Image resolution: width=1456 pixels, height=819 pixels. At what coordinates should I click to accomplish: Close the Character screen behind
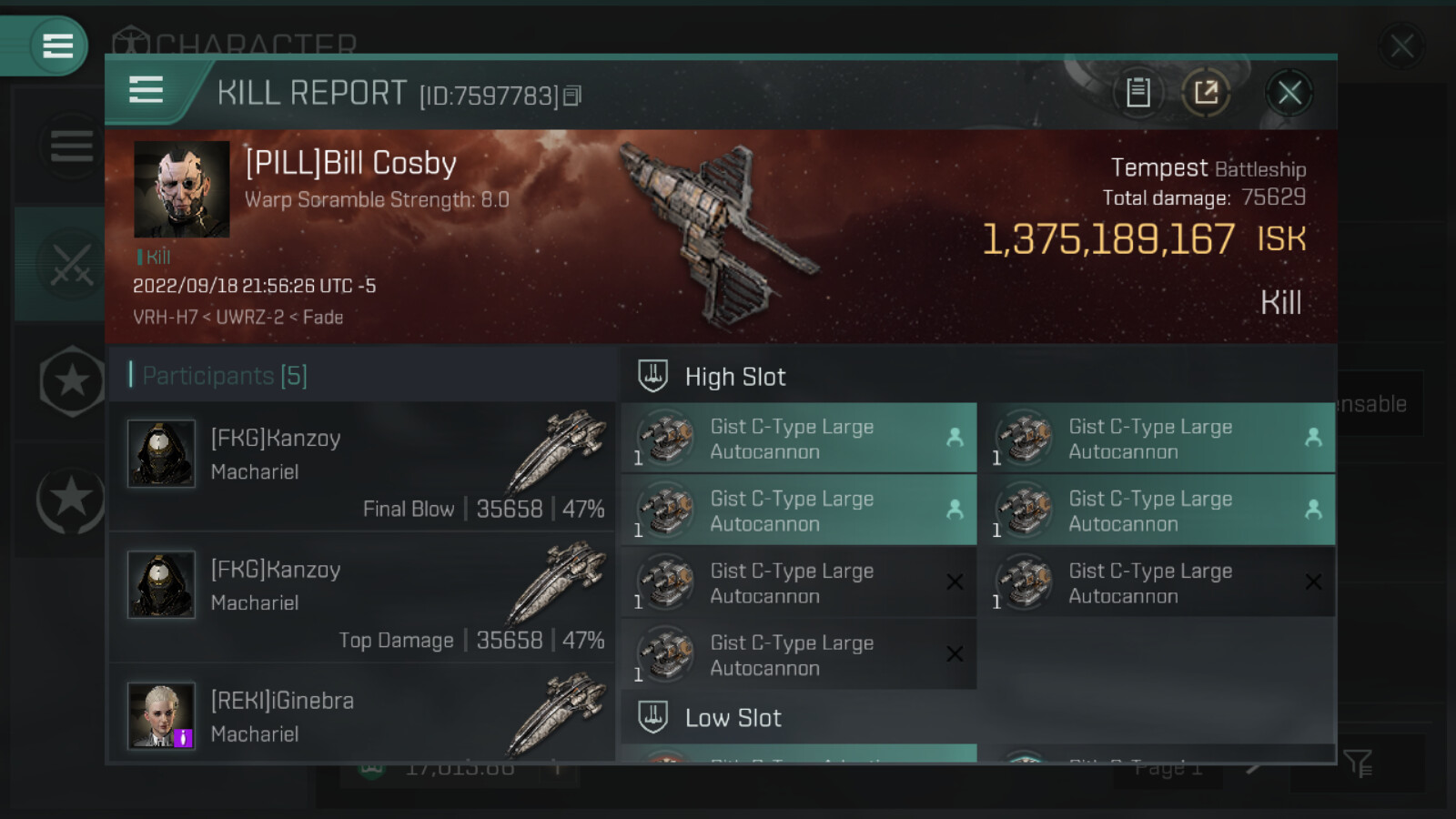[1401, 45]
